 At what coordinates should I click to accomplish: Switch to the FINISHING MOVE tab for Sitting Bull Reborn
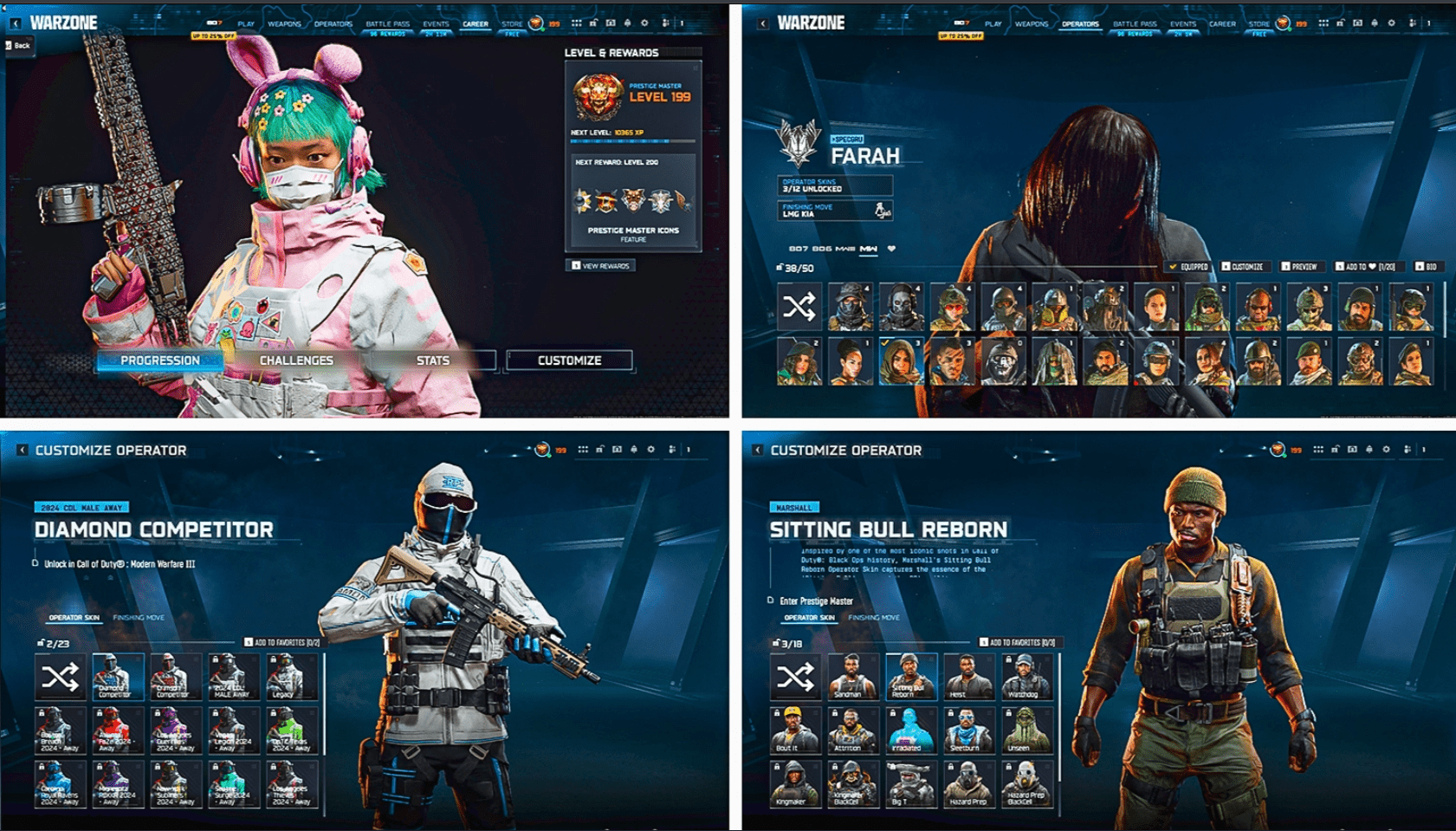click(872, 618)
